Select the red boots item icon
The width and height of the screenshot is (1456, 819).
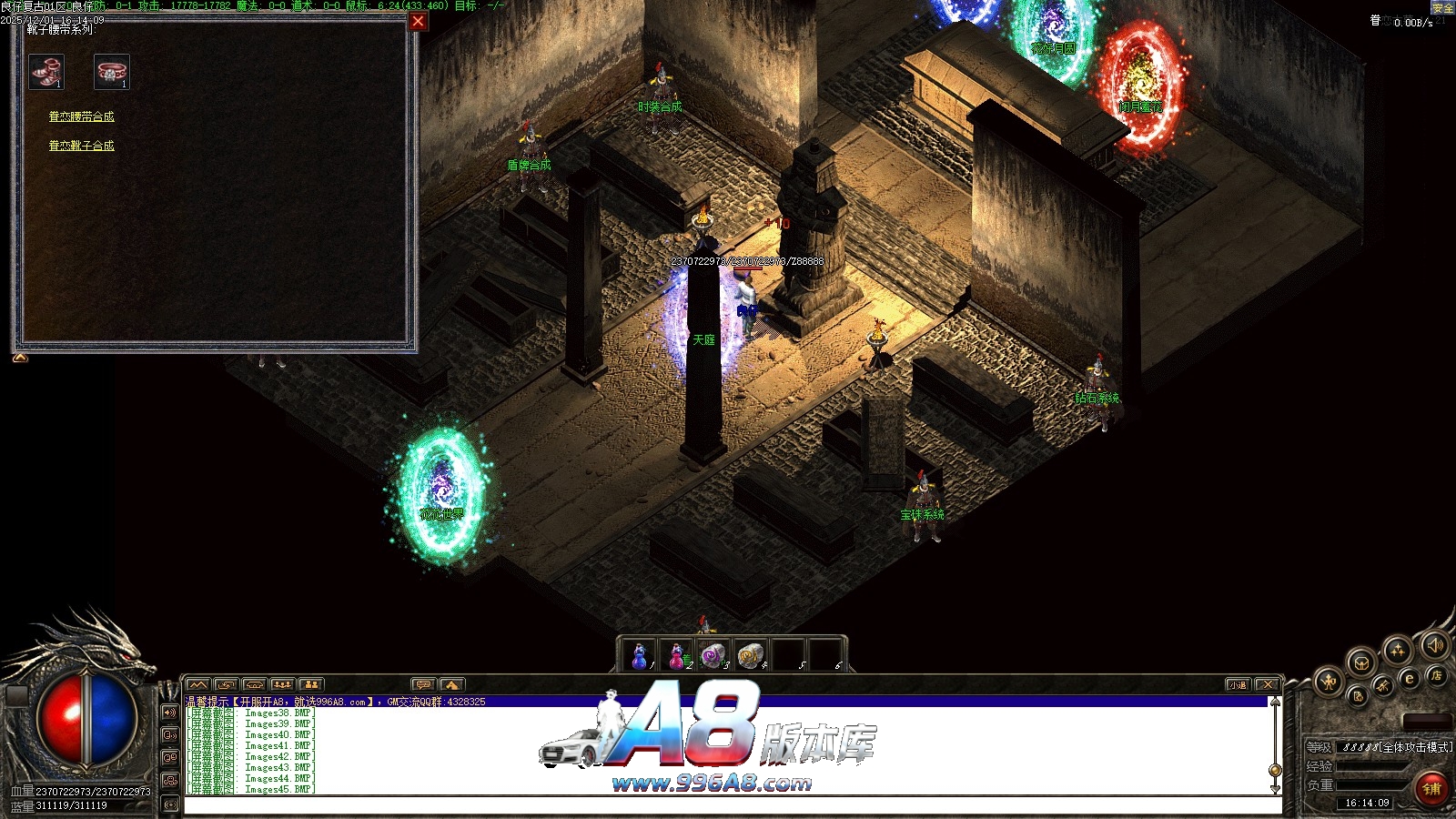tap(46, 72)
